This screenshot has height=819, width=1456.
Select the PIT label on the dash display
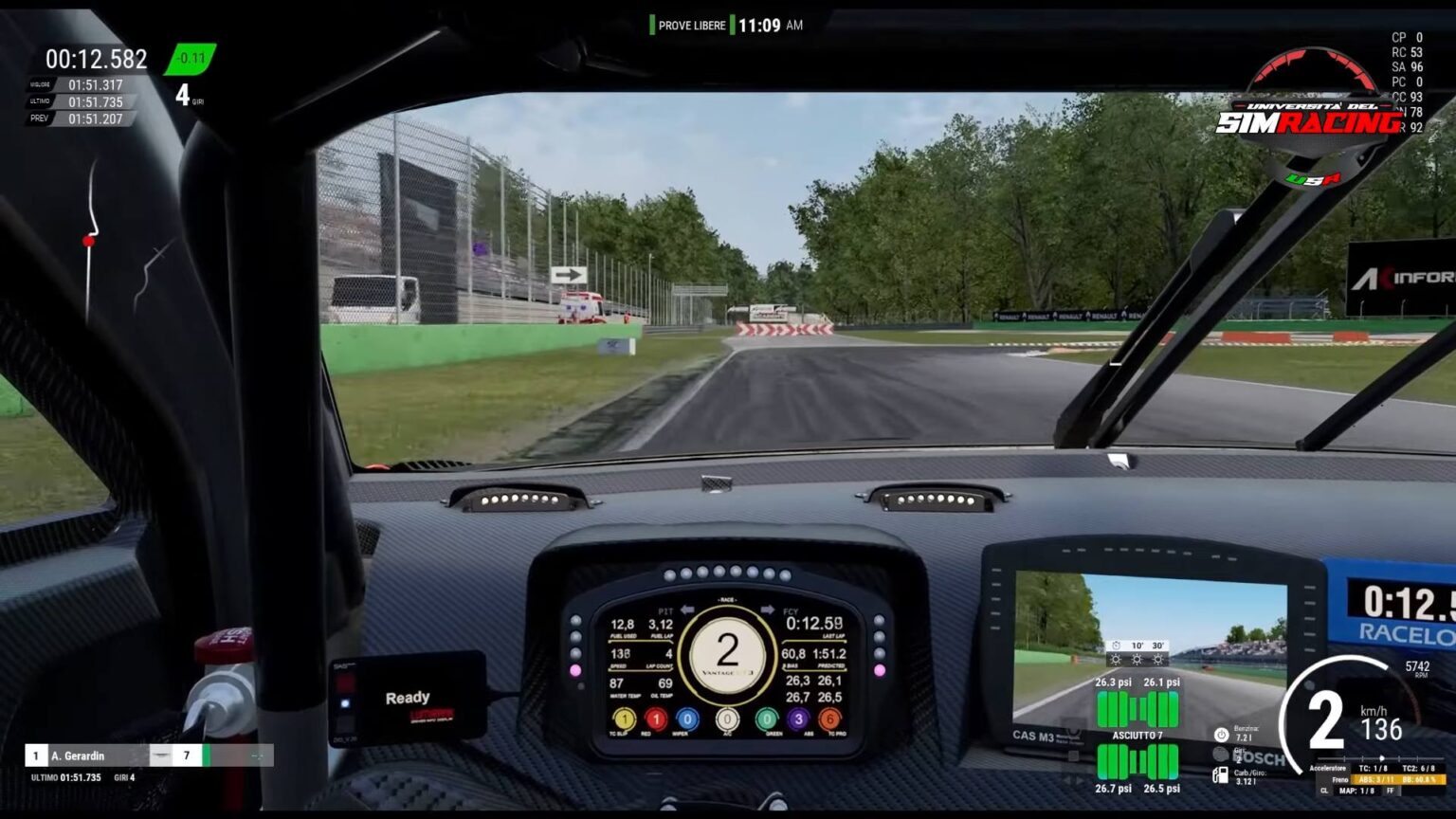[x=666, y=611]
